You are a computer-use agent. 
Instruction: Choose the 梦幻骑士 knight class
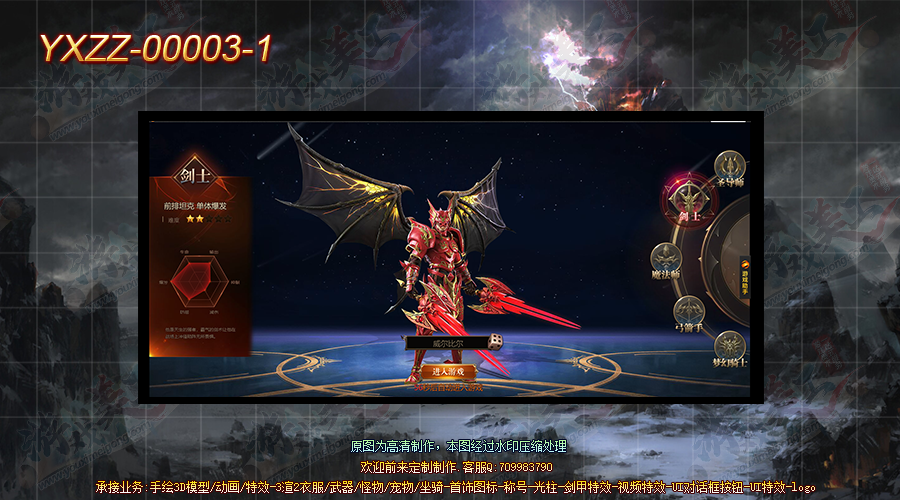(730, 346)
